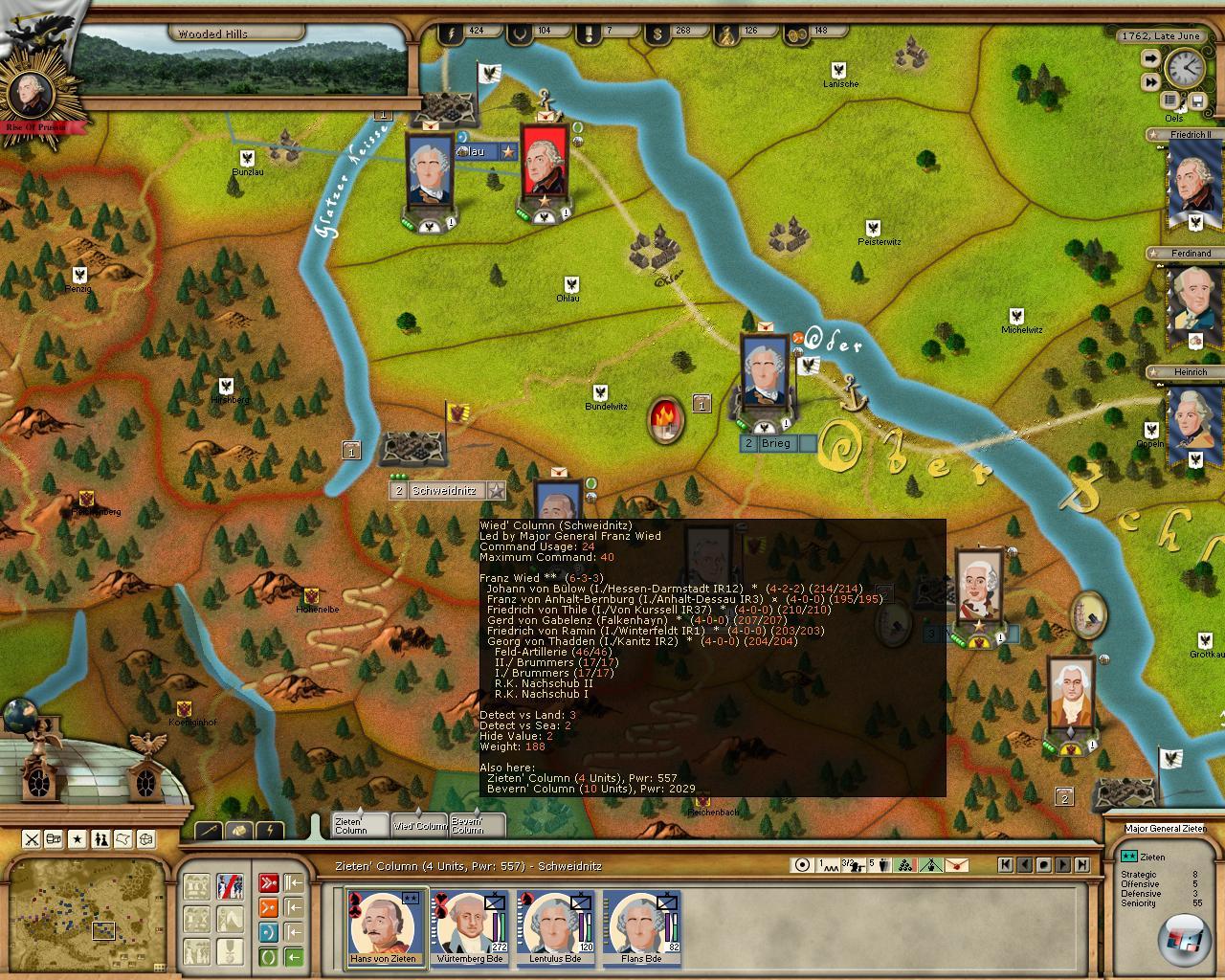Set the red assault posture

269,882
